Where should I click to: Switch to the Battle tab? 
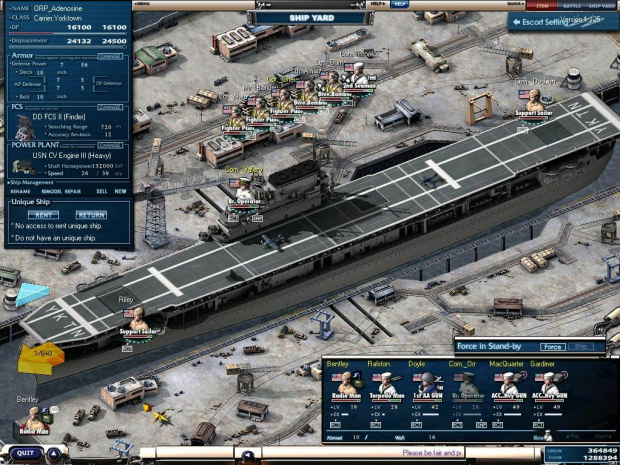[572, 5]
